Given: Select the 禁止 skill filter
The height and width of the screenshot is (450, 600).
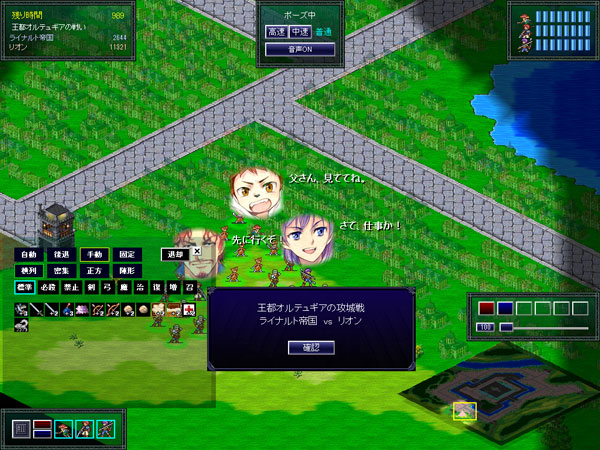Looking at the screenshot, I should point(71,288).
